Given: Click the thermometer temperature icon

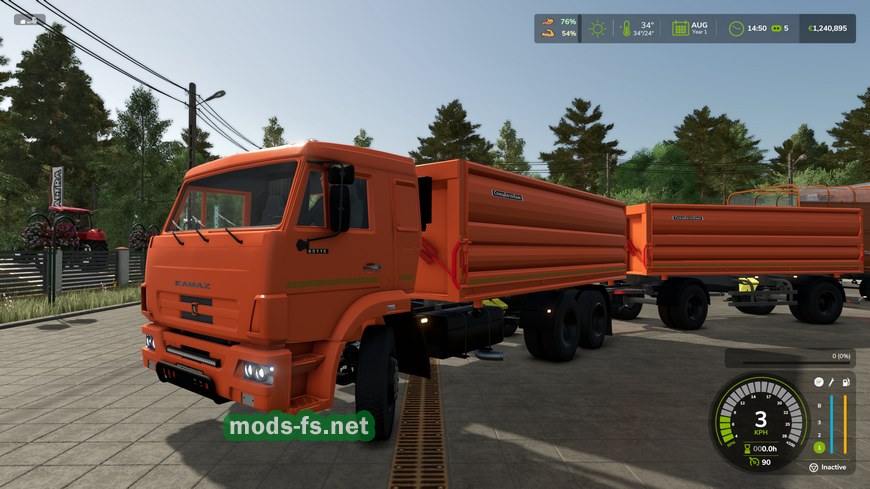Looking at the screenshot, I should (624, 28).
